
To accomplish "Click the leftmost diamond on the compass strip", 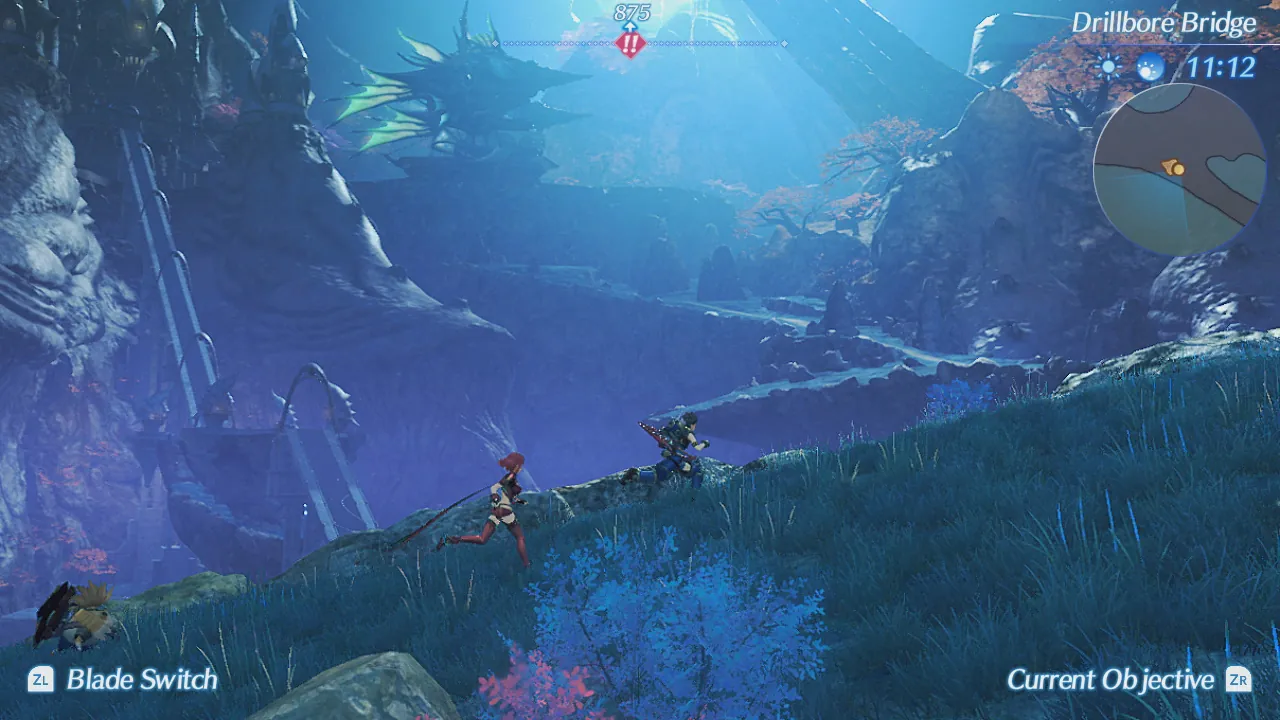I will 495,43.
